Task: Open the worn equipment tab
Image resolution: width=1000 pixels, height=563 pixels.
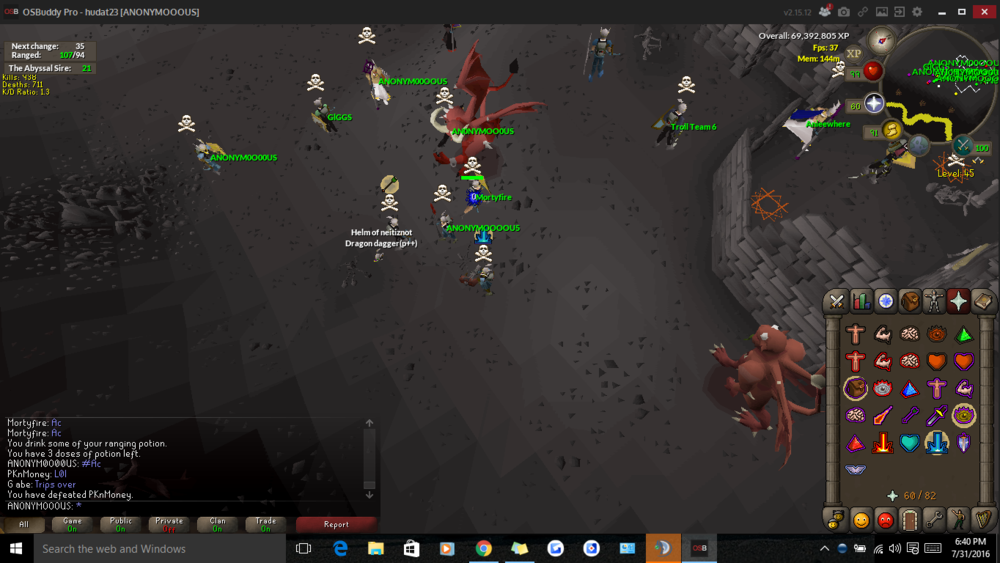Action: 934,301
